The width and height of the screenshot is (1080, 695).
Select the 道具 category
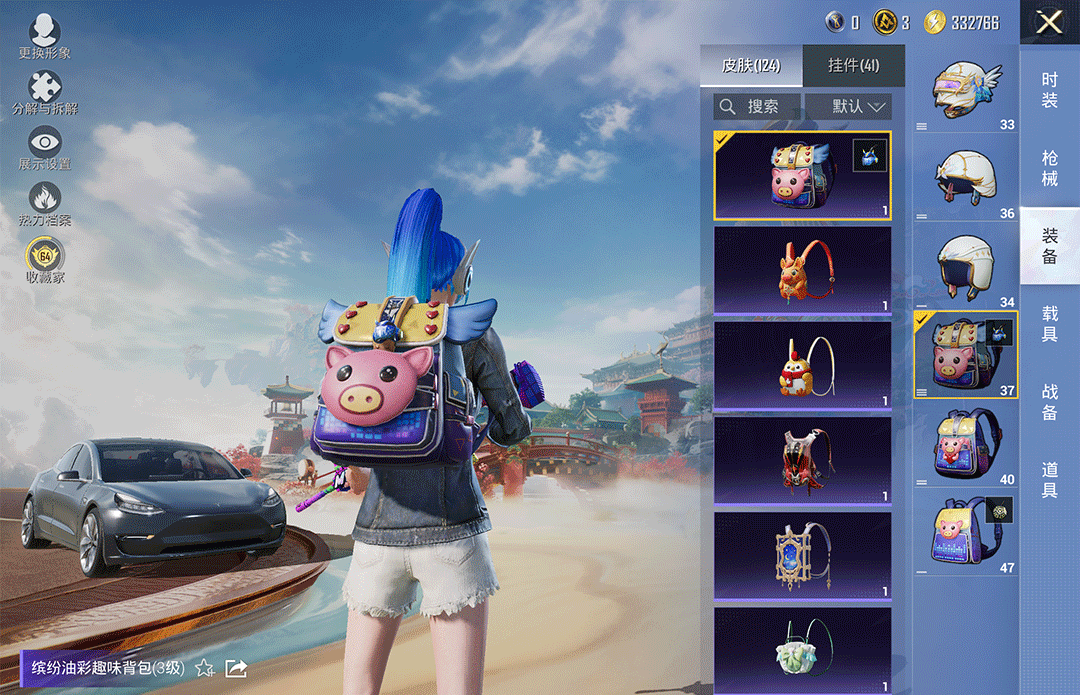1049,478
